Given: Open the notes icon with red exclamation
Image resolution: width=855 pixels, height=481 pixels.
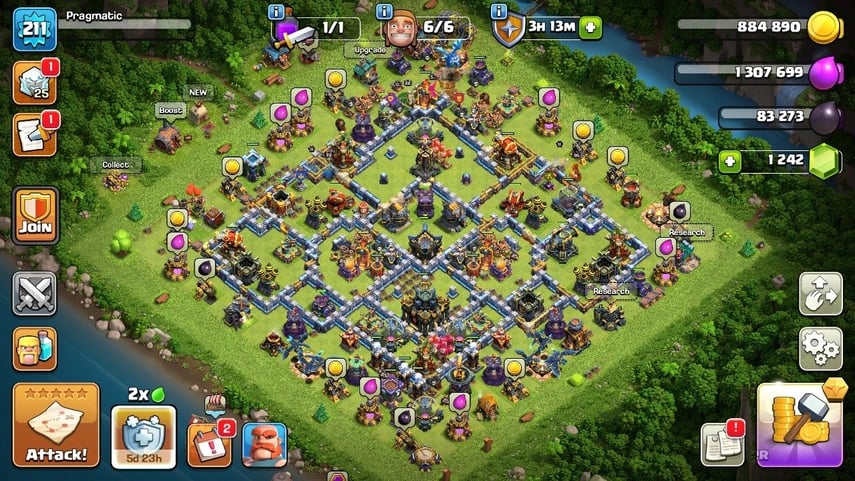Looking at the screenshot, I should click(x=719, y=444).
